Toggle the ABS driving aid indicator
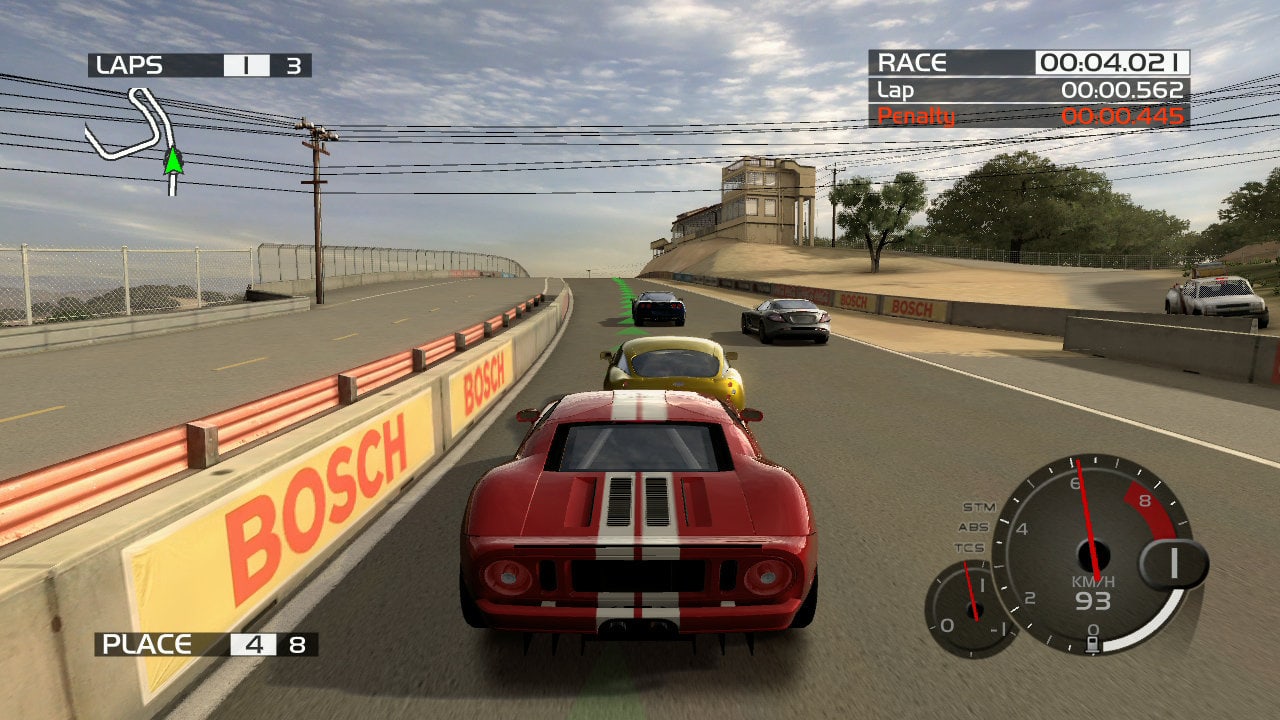1280x720 pixels. point(973,527)
